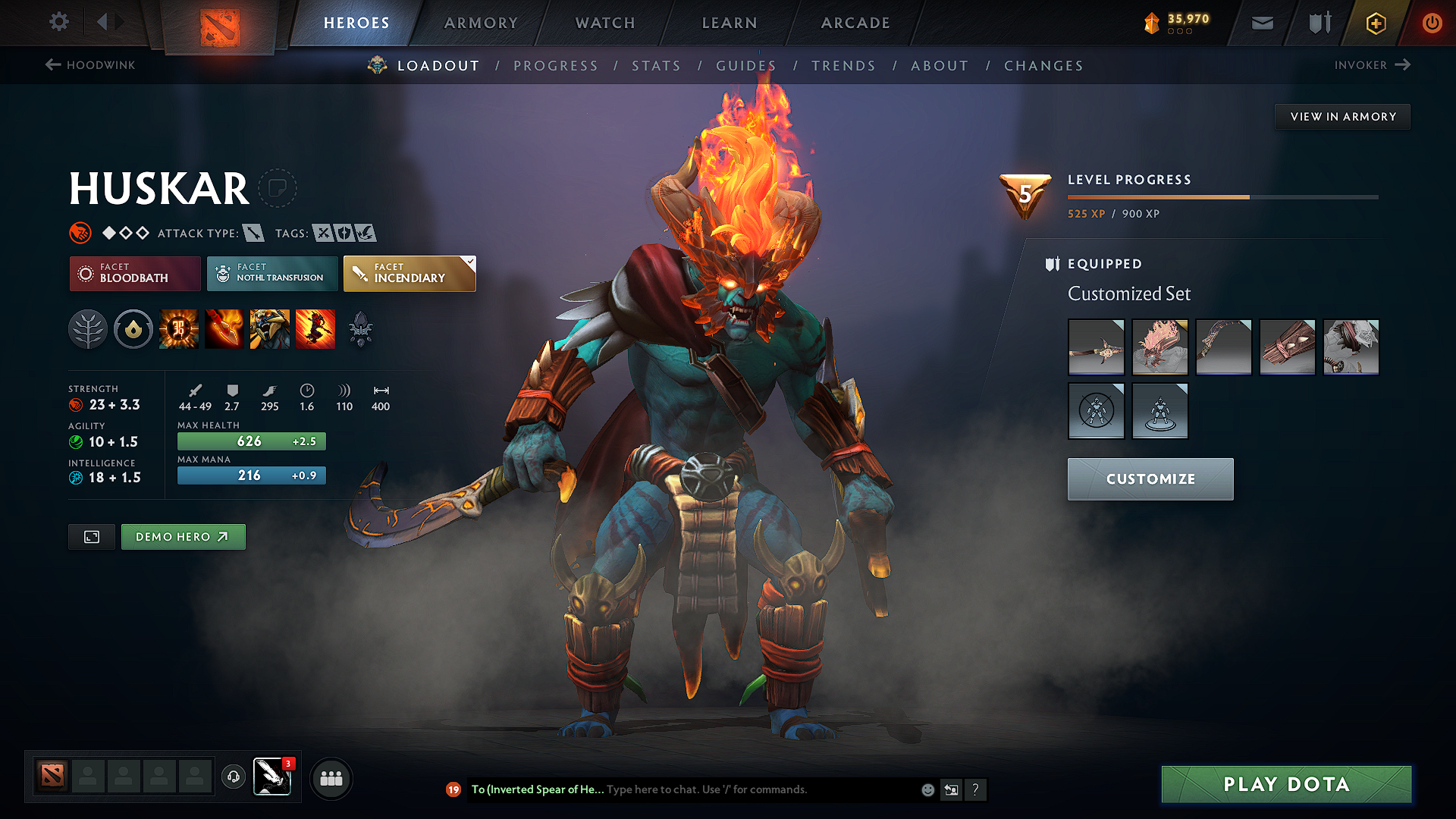This screenshot has width=1456, height=819.
Task: Click the DEMO HERO button
Action: pyautogui.click(x=183, y=536)
